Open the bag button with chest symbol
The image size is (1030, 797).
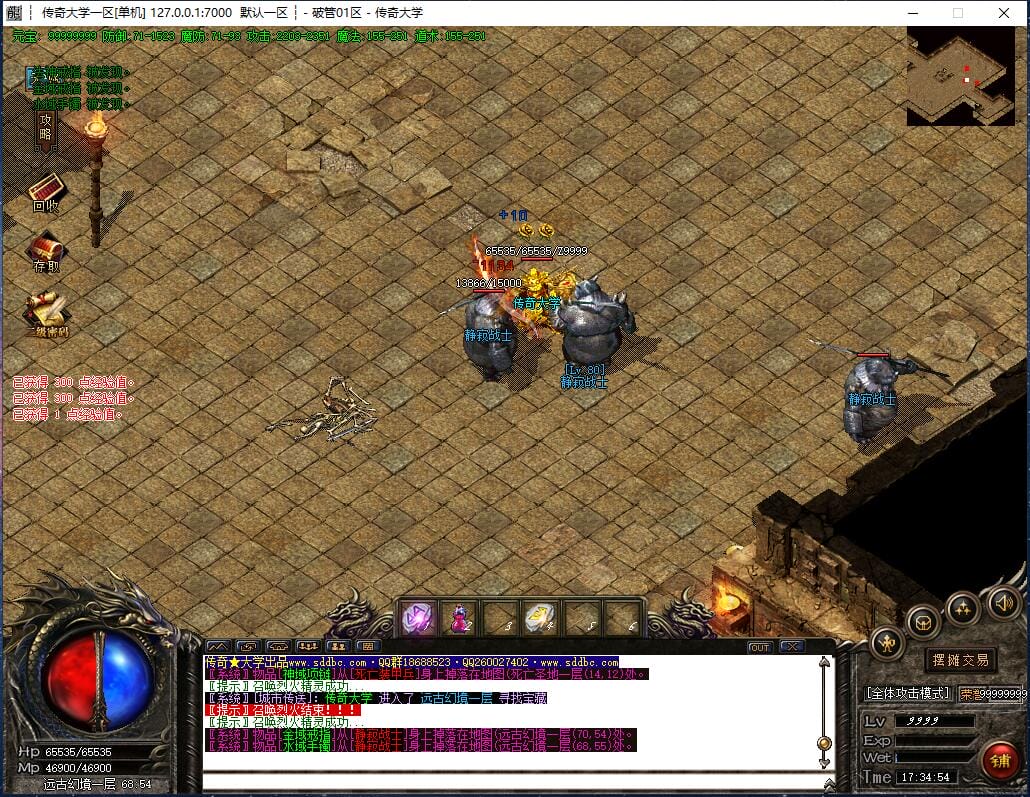tap(923, 621)
